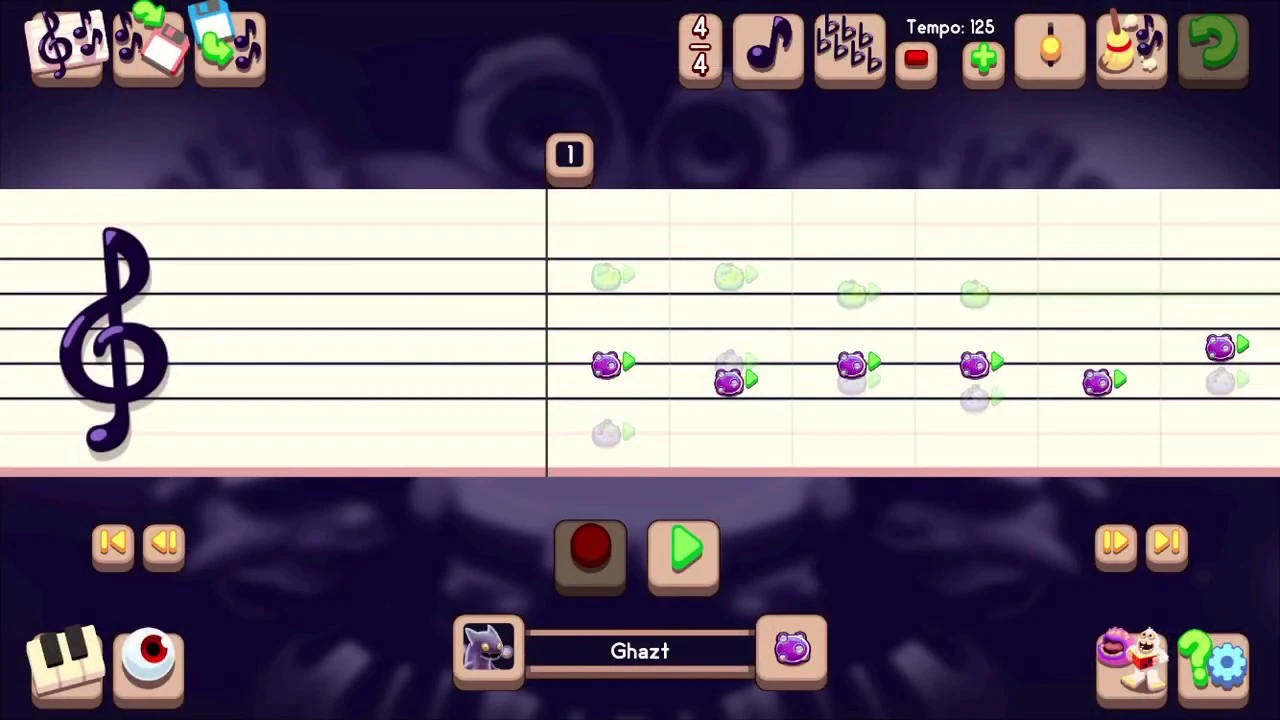Select measure marker 1
This screenshot has width=1280, height=720.
pyautogui.click(x=569, y=155)
